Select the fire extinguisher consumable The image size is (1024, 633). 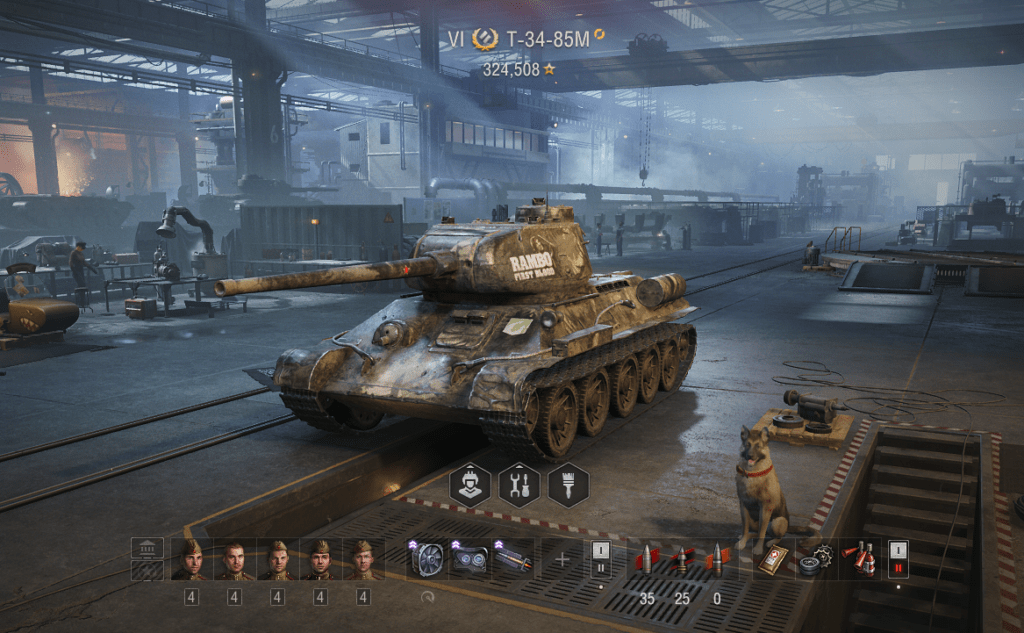pyautogui.click(x=857, y=559)
